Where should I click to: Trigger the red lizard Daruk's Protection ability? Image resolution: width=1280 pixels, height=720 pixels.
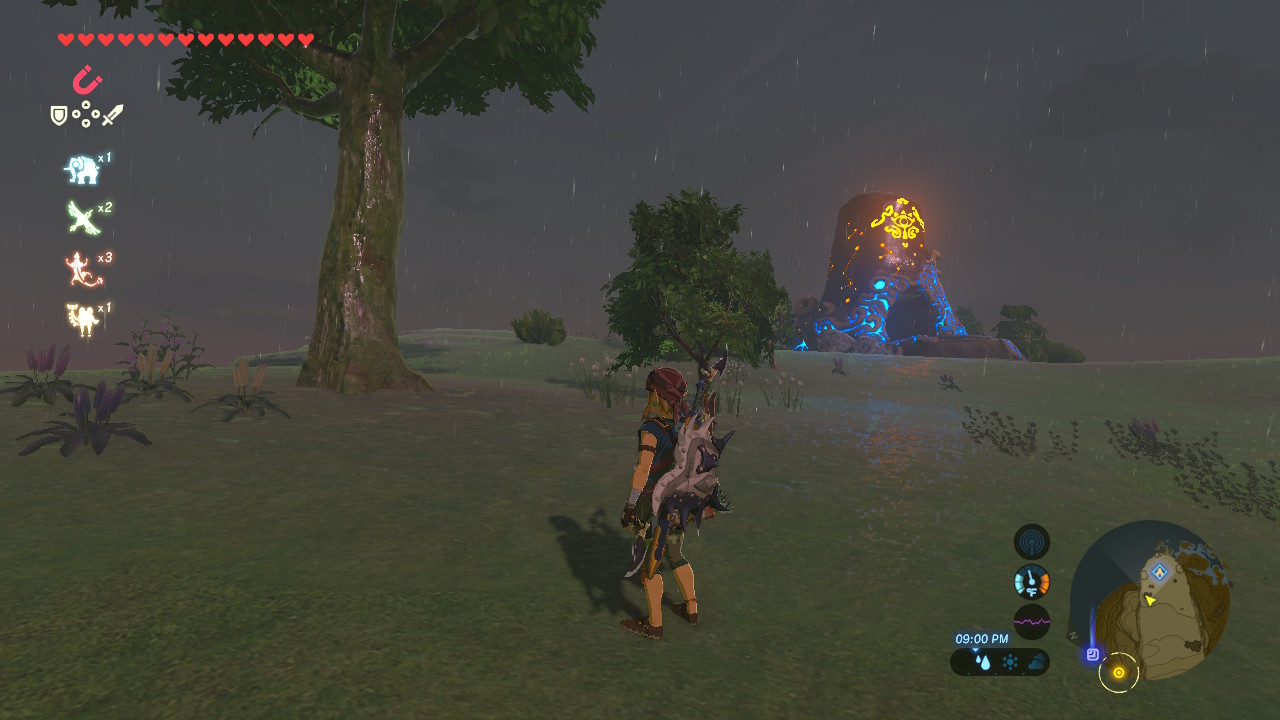coord(82,268)
